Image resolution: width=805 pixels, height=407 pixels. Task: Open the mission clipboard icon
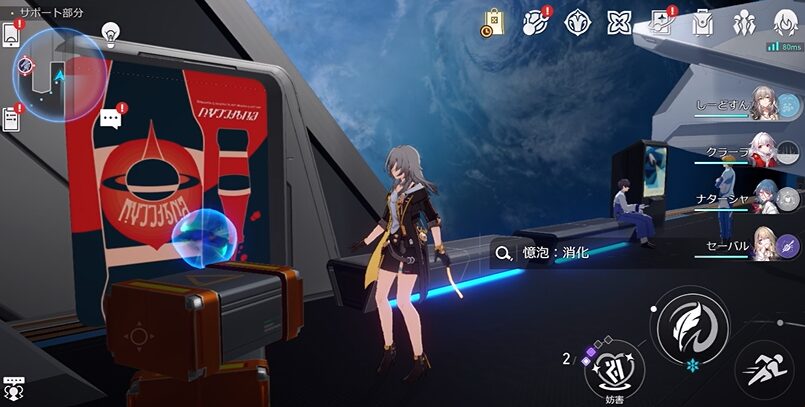pyautogui.click(x=13, y=118)
